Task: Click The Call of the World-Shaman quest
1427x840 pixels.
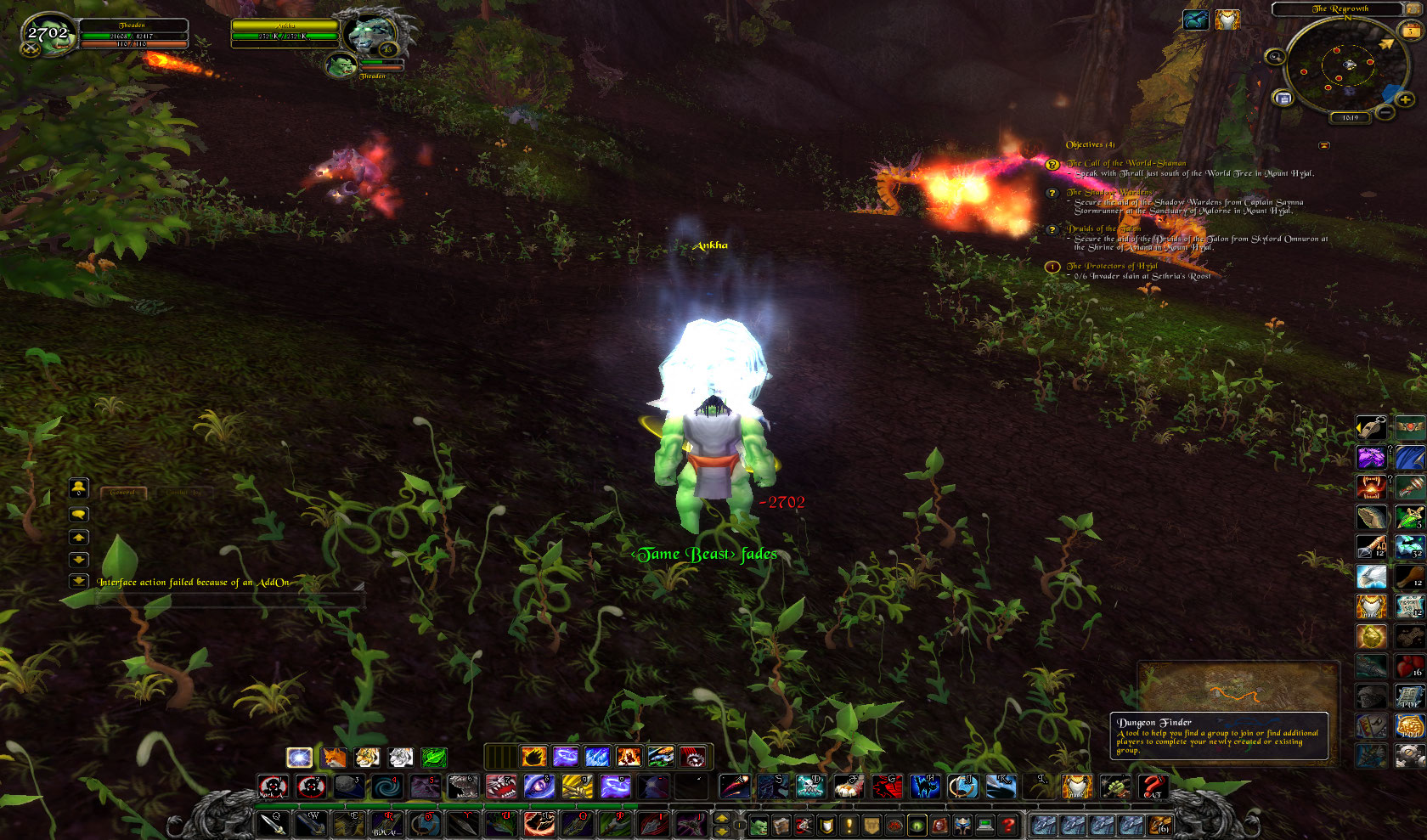Action: coord(1126,163)
